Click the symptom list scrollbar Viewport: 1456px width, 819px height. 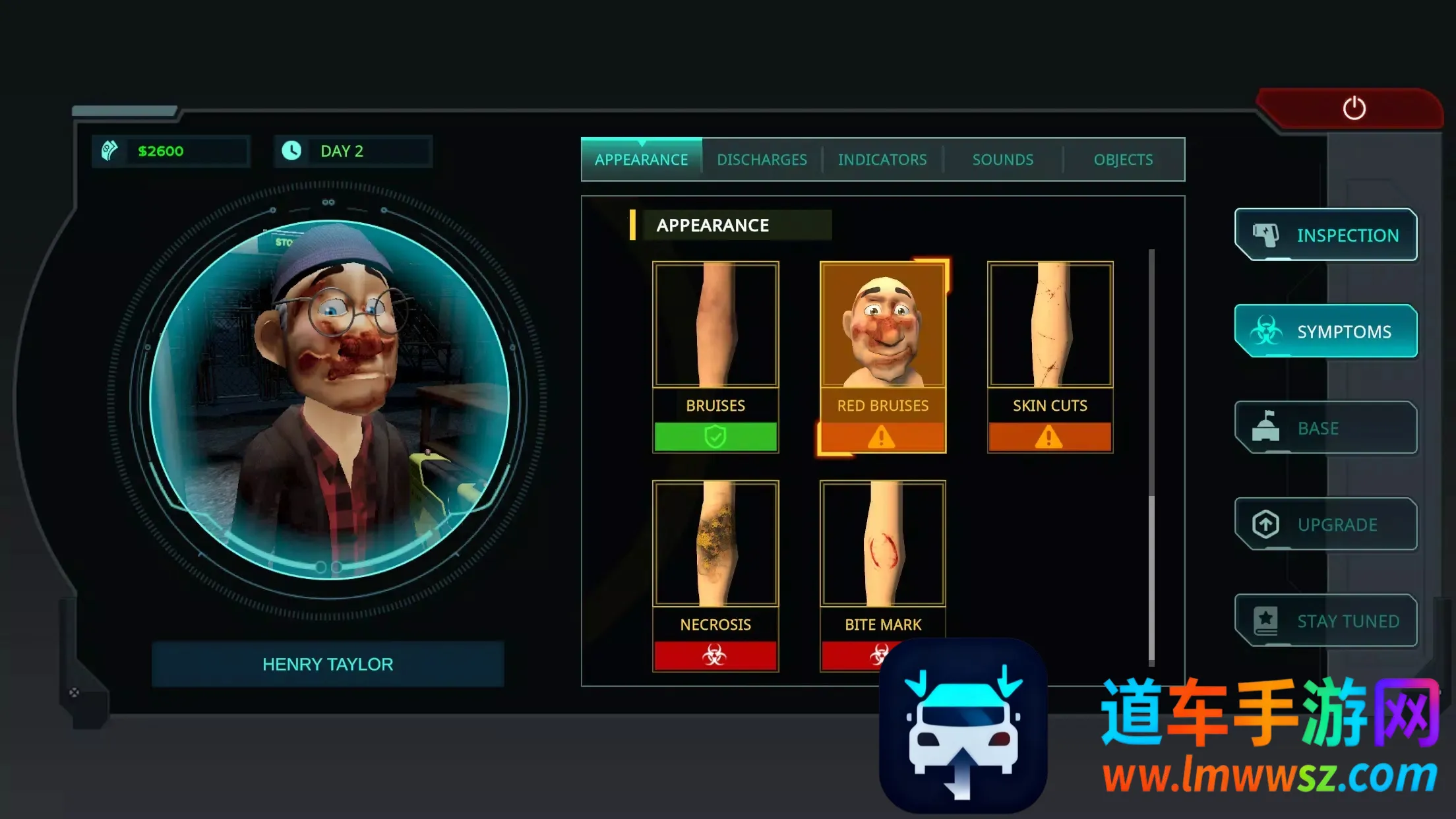point(1151,455)
